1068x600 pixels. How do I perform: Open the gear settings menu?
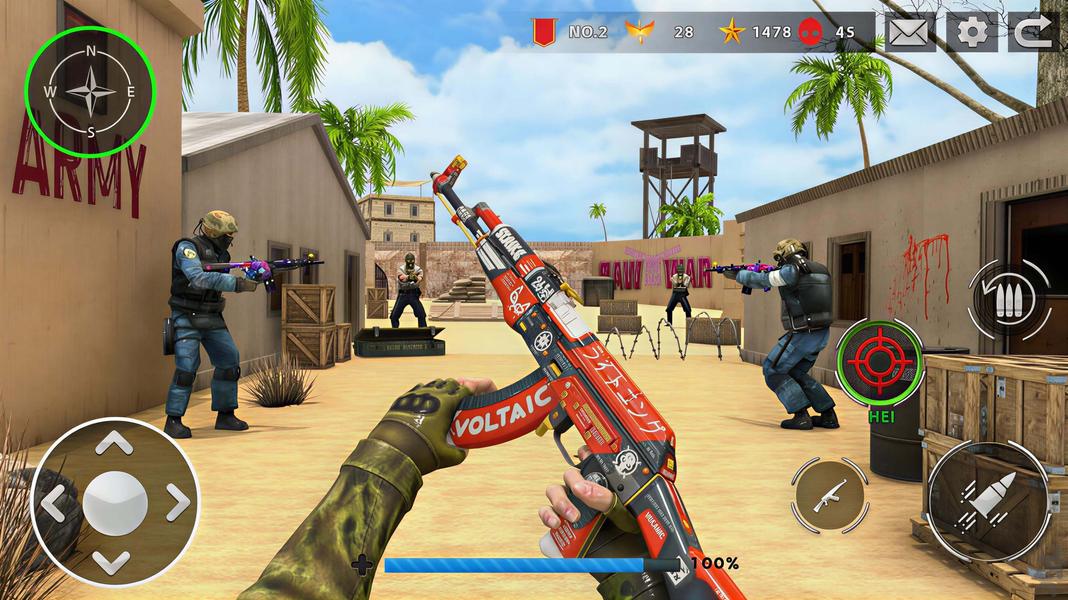pyautogui.click(x=972, y=32)
